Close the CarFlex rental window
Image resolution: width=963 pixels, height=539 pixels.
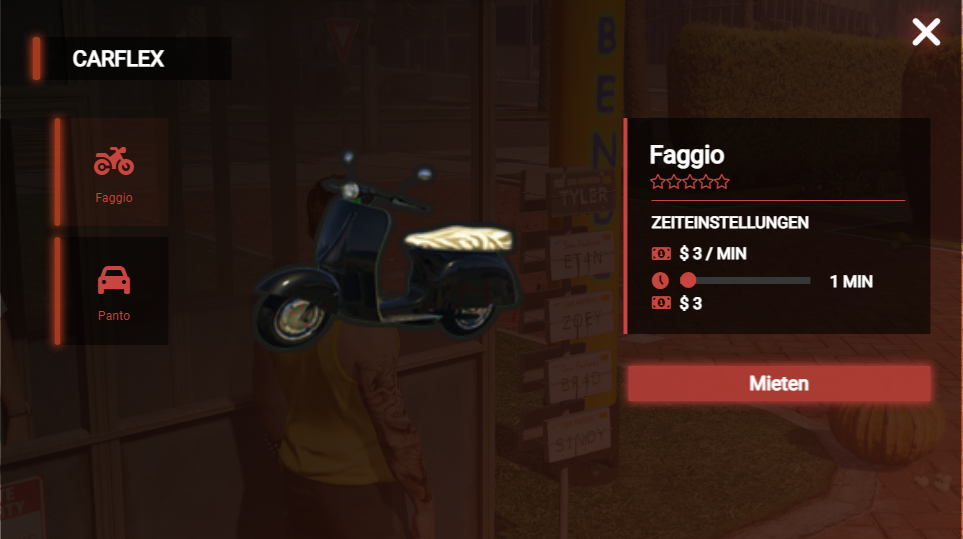click(926, 32)
